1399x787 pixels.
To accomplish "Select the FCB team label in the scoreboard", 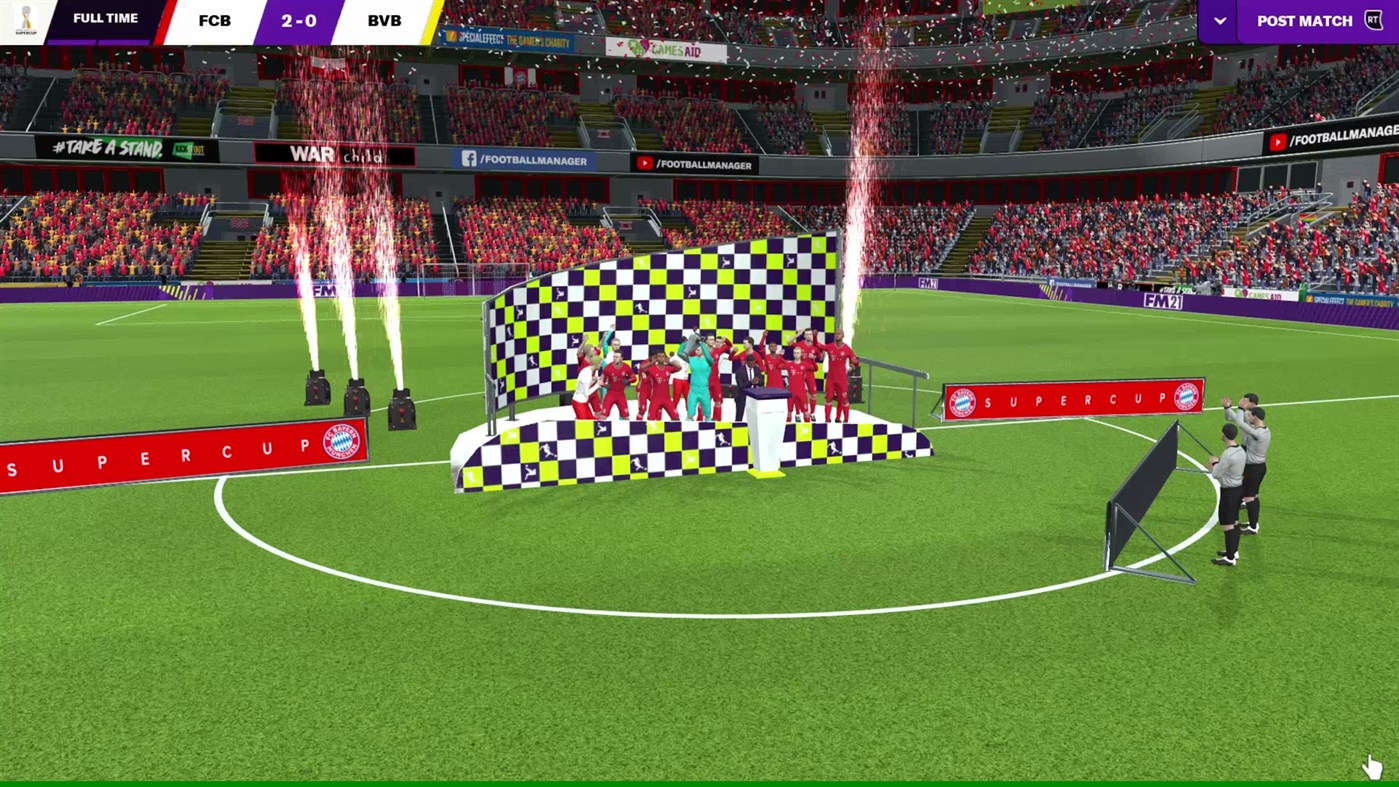I will (214, 19).
